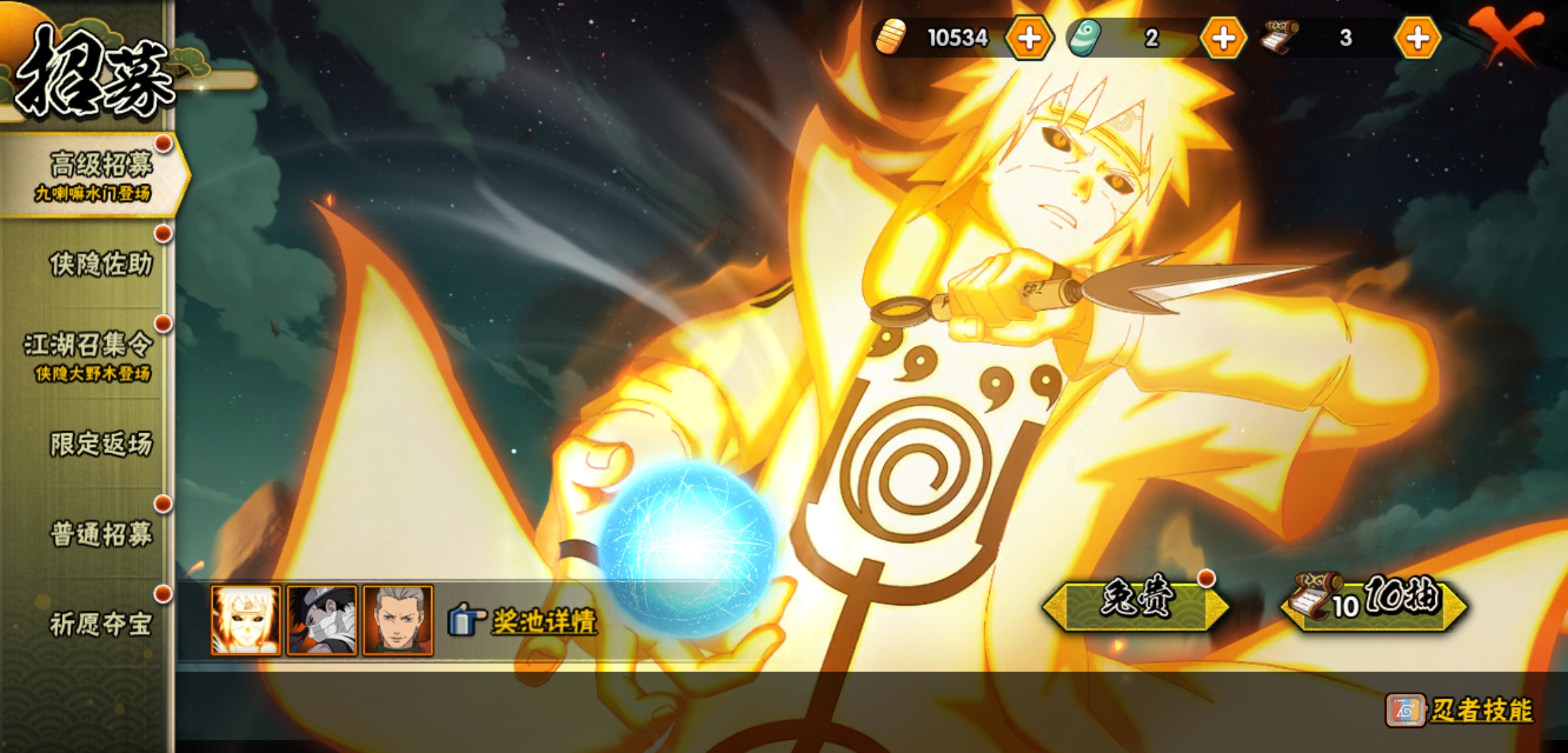The width and height of the screenshot is (1568, 753).
Task: Select the glowing Minato portrait thumbnail
Action: pos(246,621)
